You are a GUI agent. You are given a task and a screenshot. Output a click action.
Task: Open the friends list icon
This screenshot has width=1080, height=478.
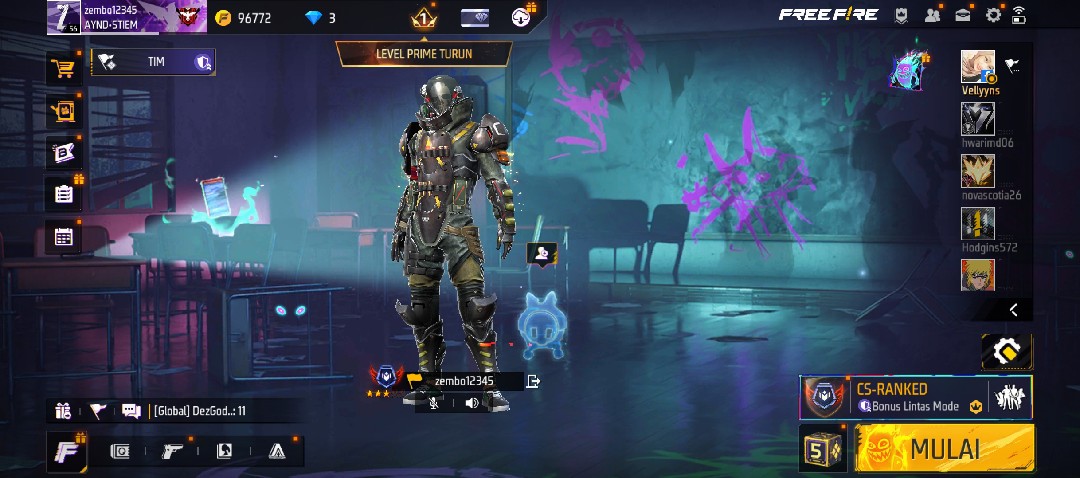(x=933, y=15)
